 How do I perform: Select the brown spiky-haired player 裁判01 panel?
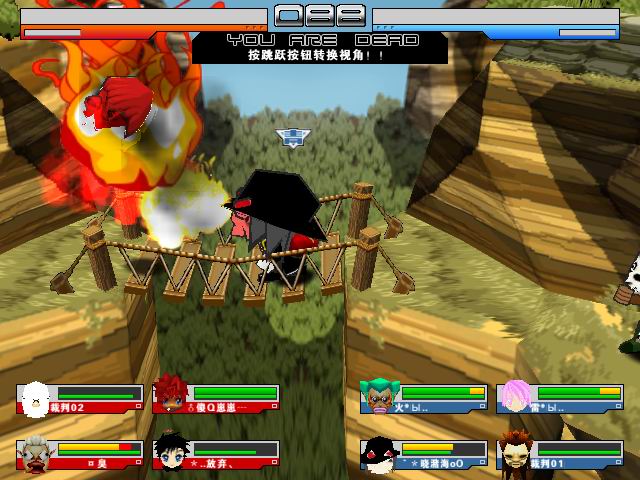point(559,454)
